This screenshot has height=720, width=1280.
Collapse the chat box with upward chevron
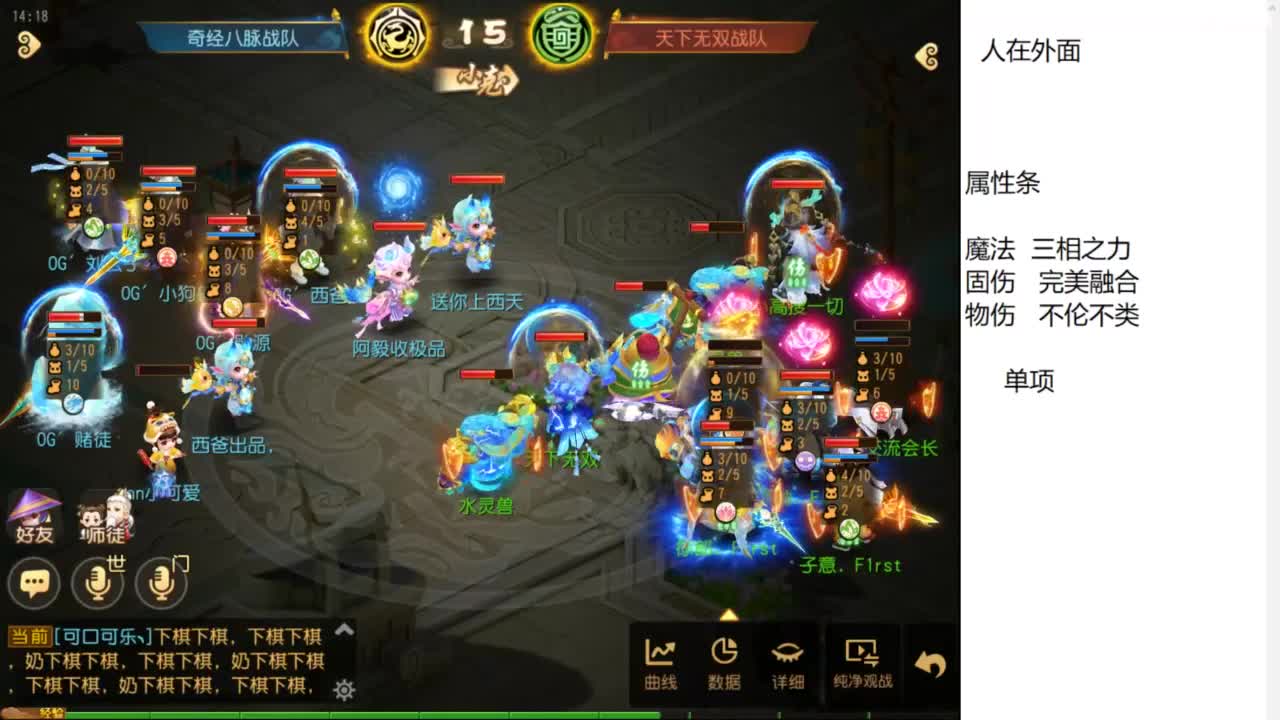pyautogui.click(x=342, y=631)
